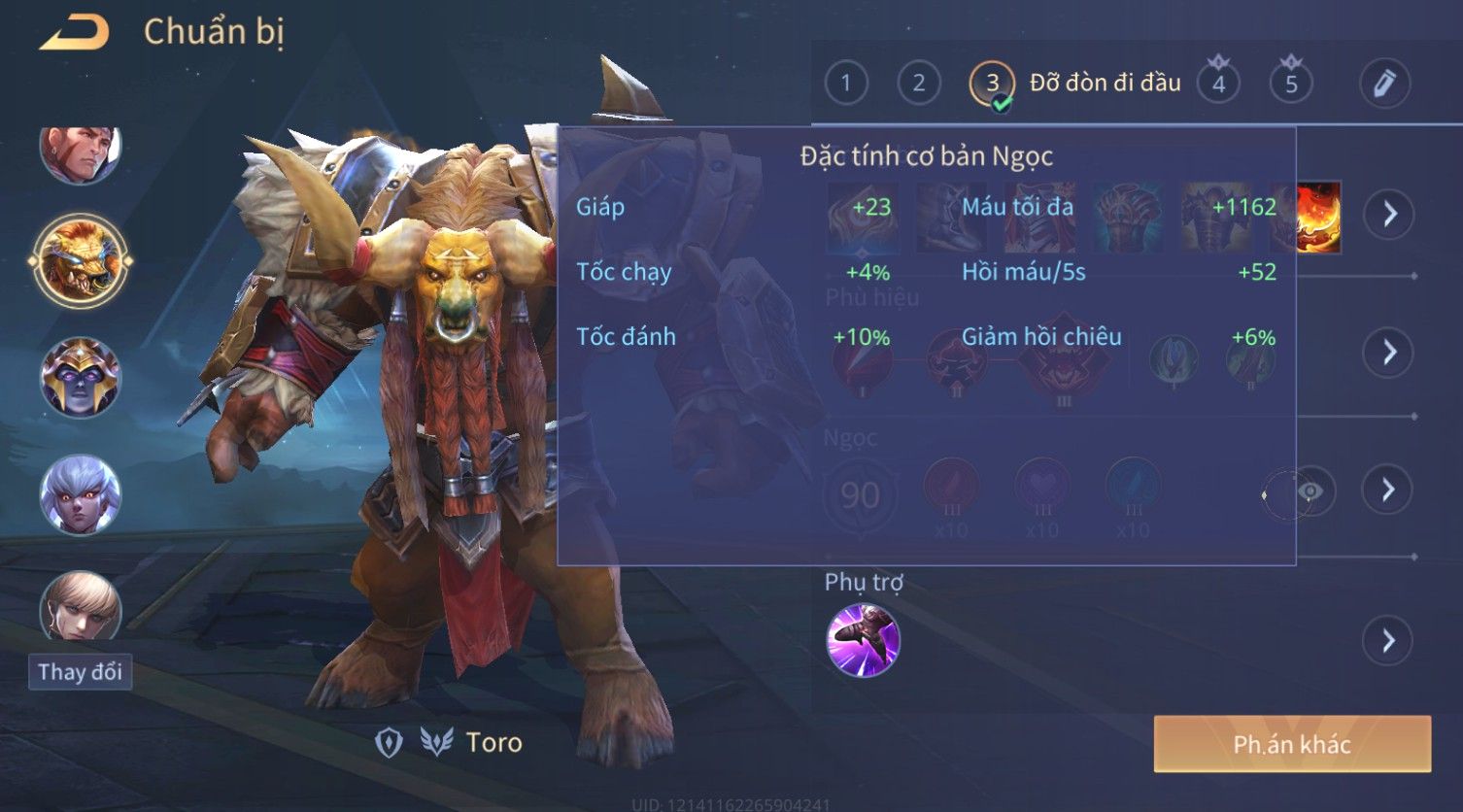Edit the preset name with the pencil
Image resolution: width=1463 pixels, height=812 pixels.
(1384, 84)
